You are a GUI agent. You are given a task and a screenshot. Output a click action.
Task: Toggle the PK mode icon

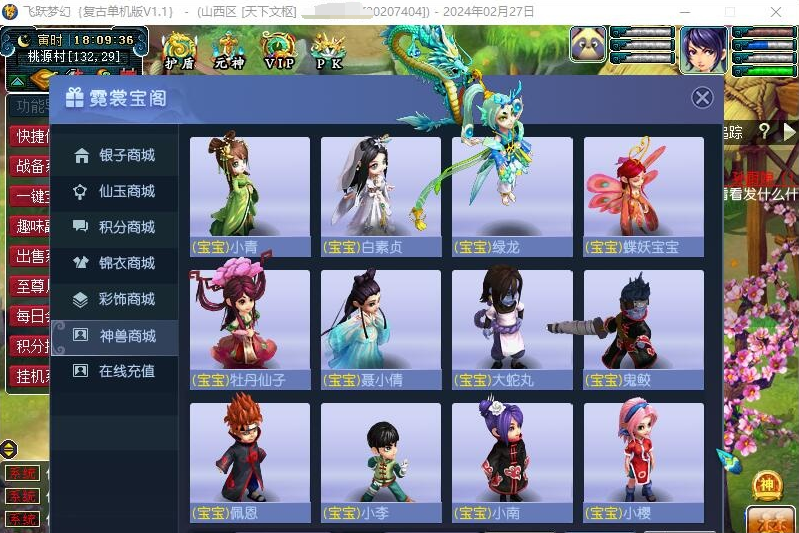[328, 50]
